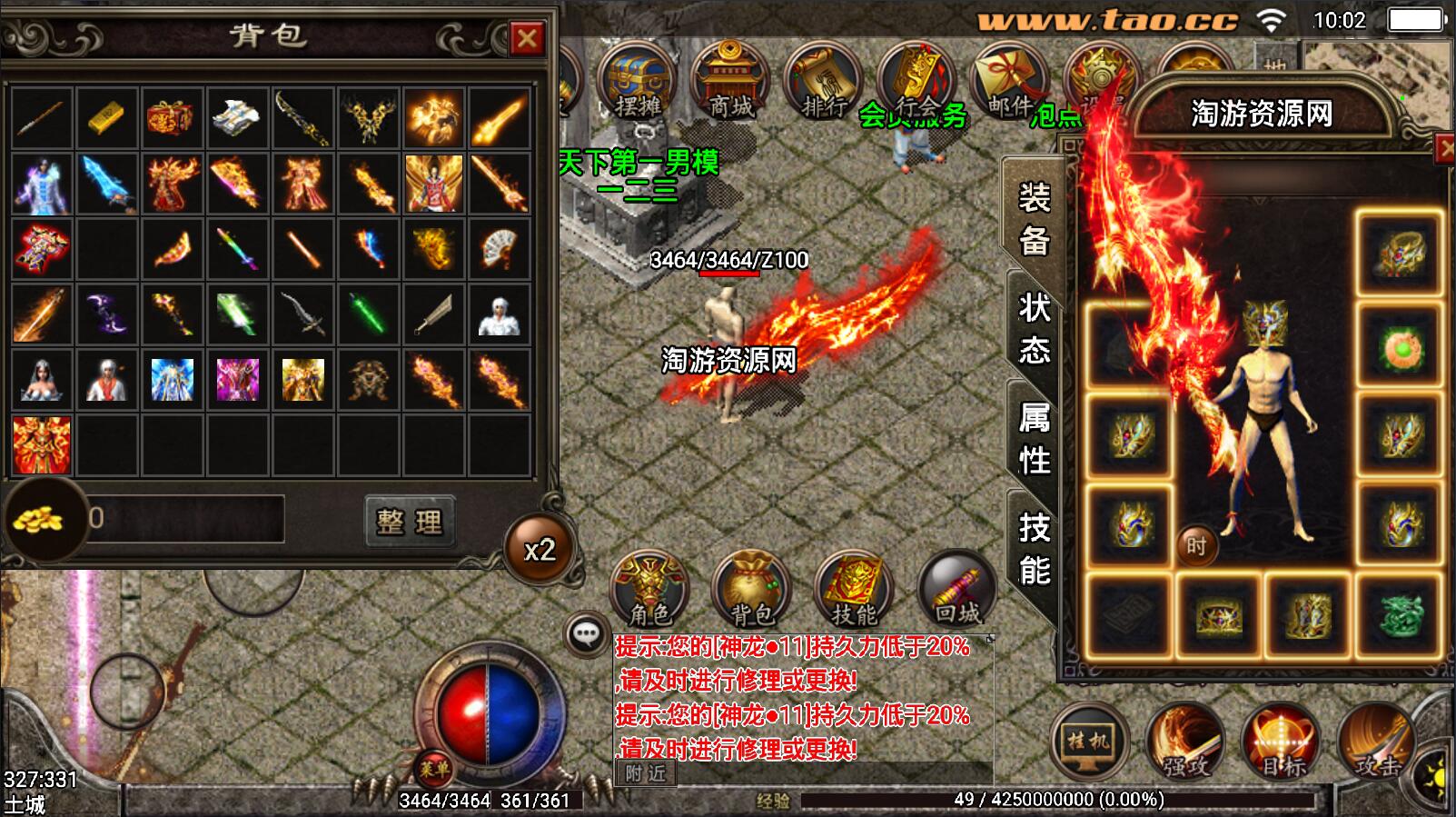
Task: Toggle the x2 speed button
Action: 540,550
